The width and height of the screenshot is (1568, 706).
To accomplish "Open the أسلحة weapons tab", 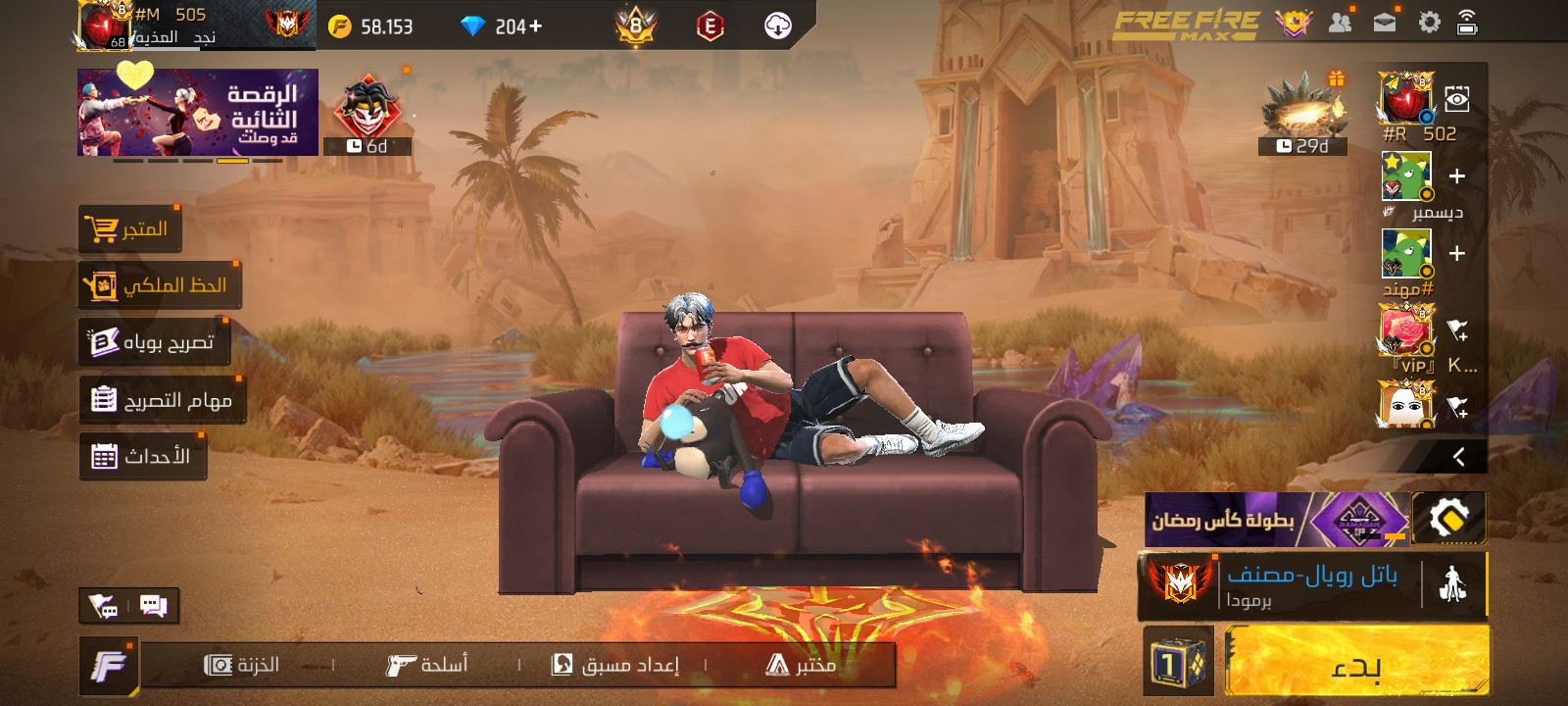I will [427, 665].
